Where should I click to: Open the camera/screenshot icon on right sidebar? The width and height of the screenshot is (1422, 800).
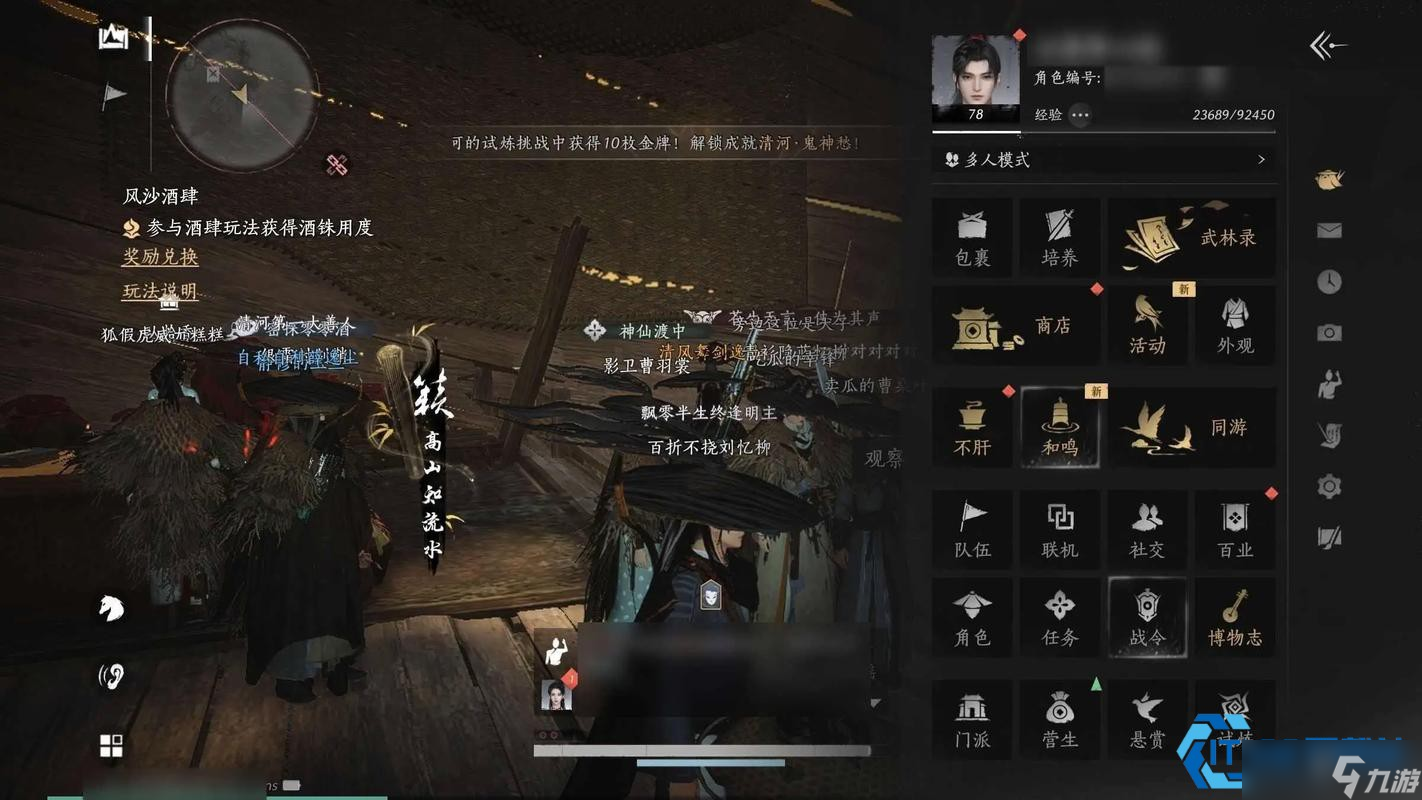tap(1329, 333)
